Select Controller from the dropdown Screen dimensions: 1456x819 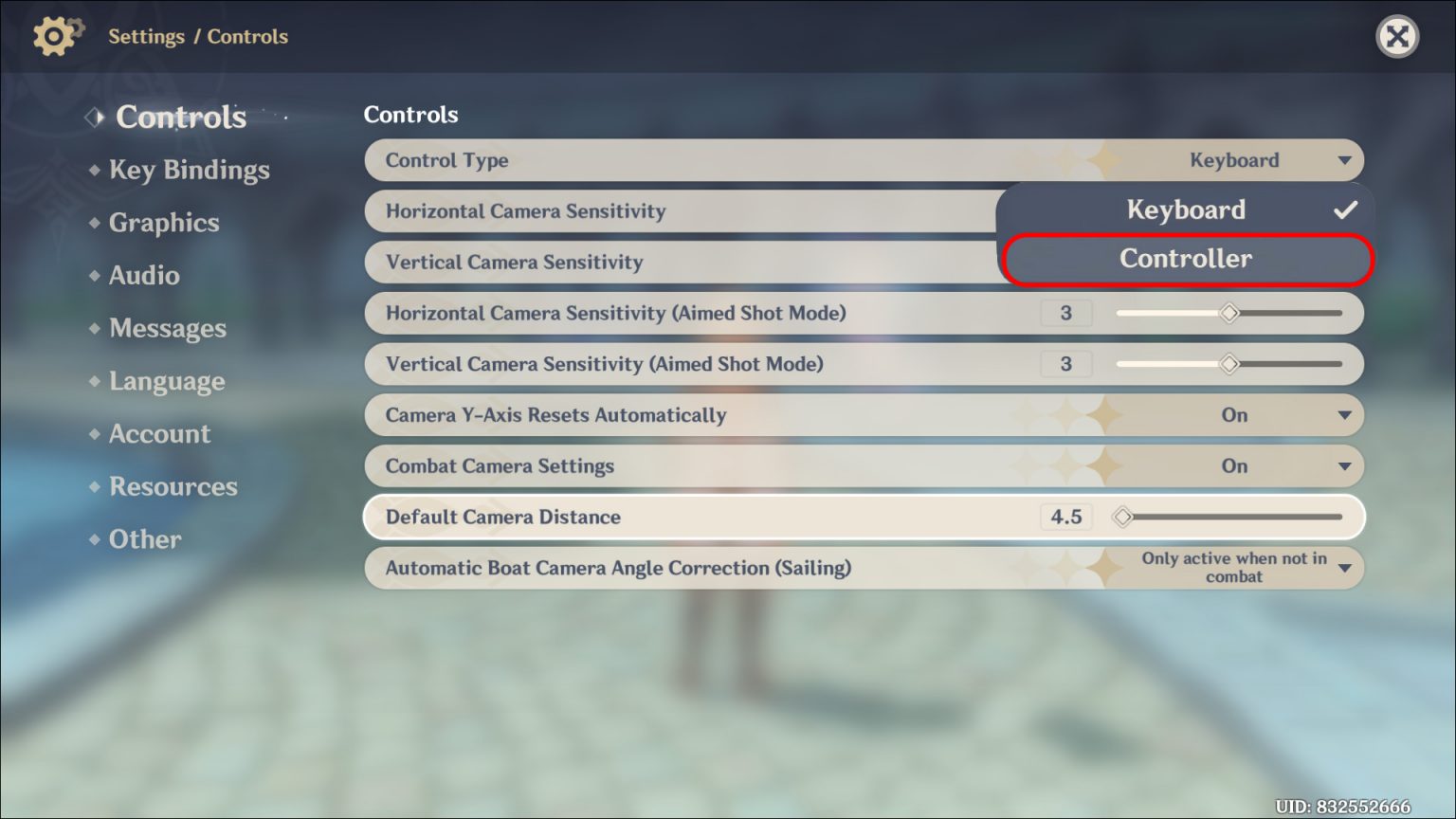(1185, 258)
